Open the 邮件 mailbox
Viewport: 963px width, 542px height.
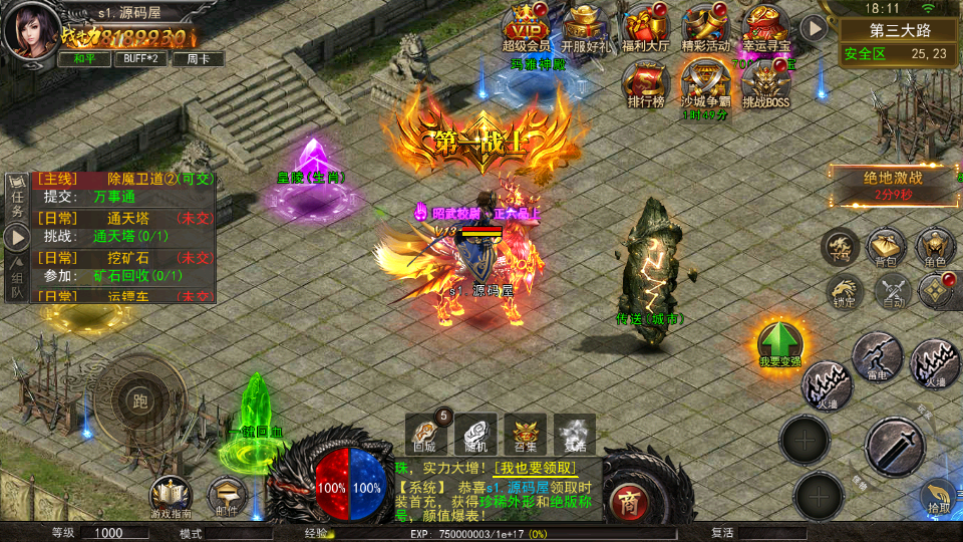pos(227,495)
